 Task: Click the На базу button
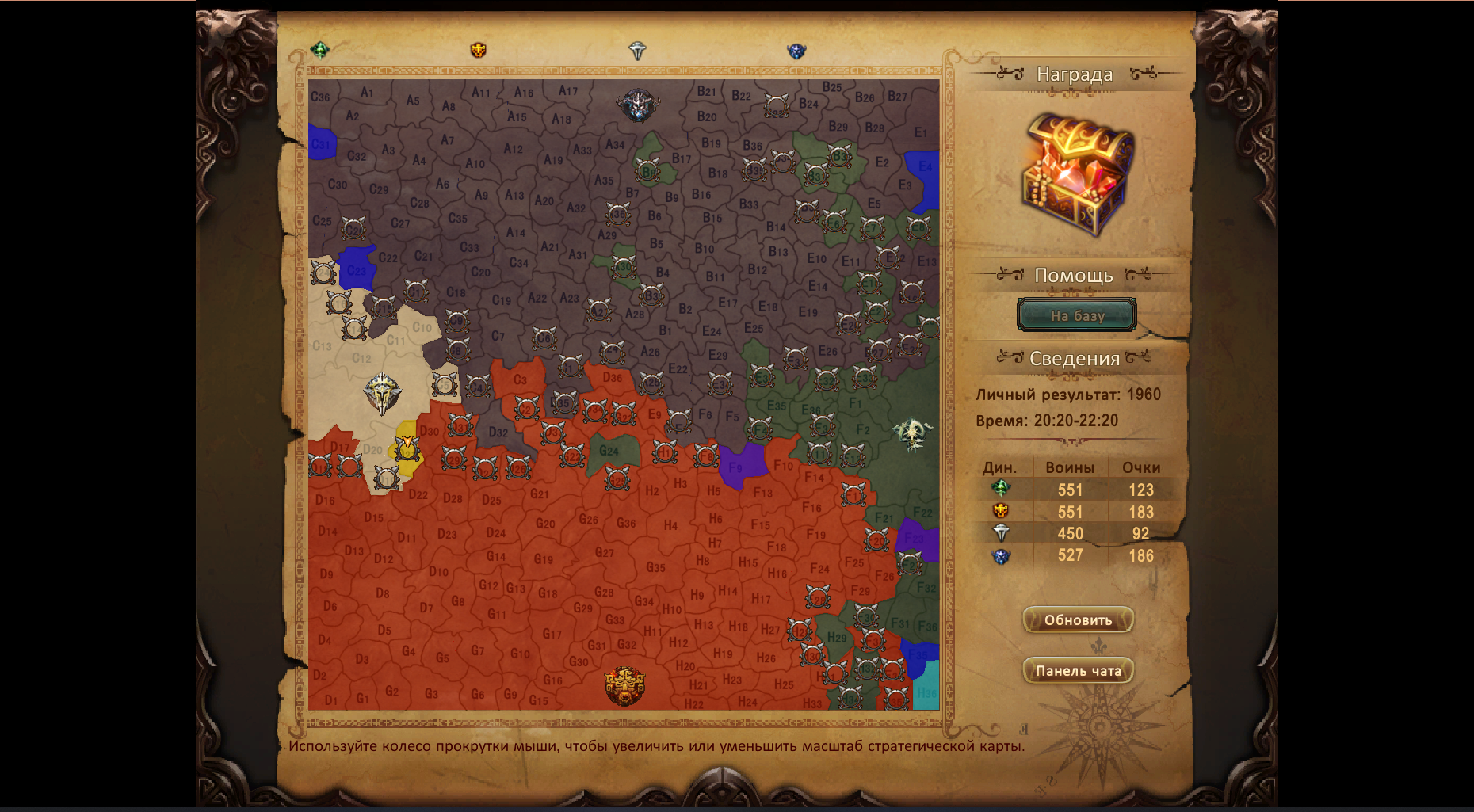(x=1076, y=315)
